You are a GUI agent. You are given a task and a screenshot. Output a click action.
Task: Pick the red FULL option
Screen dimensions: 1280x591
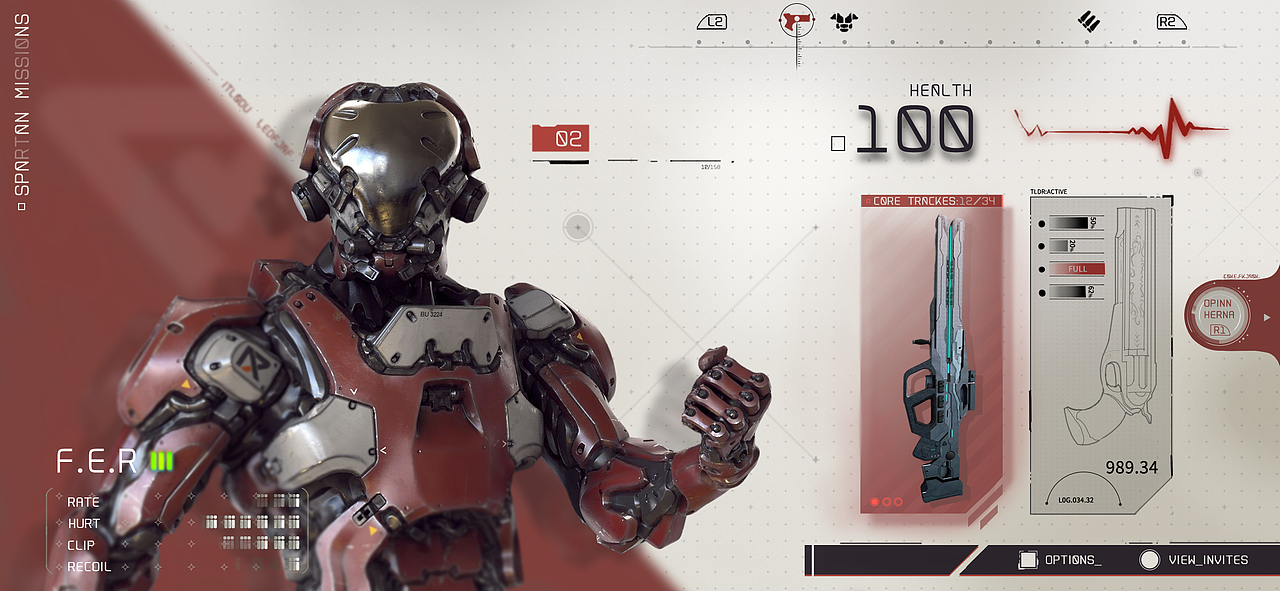coord(1077,269)
